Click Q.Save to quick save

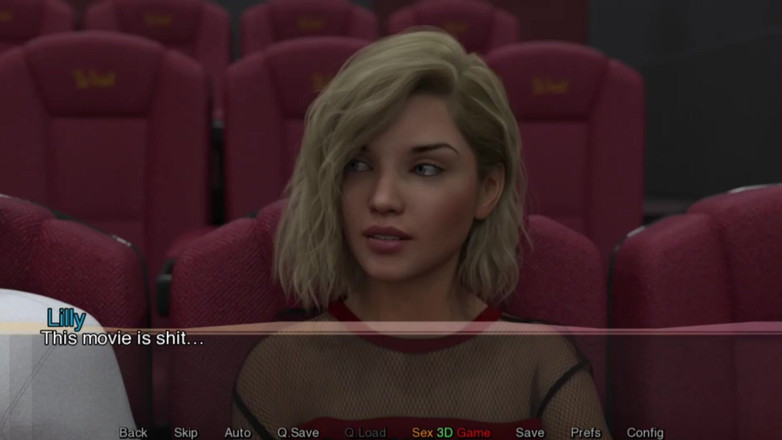point(298,432)
